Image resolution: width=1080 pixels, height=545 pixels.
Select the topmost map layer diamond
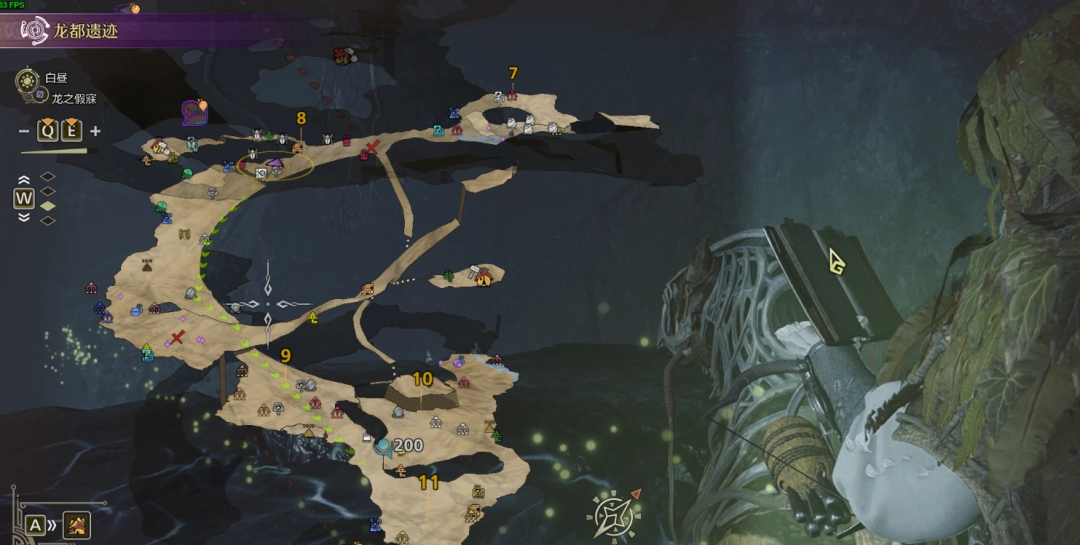47,176
